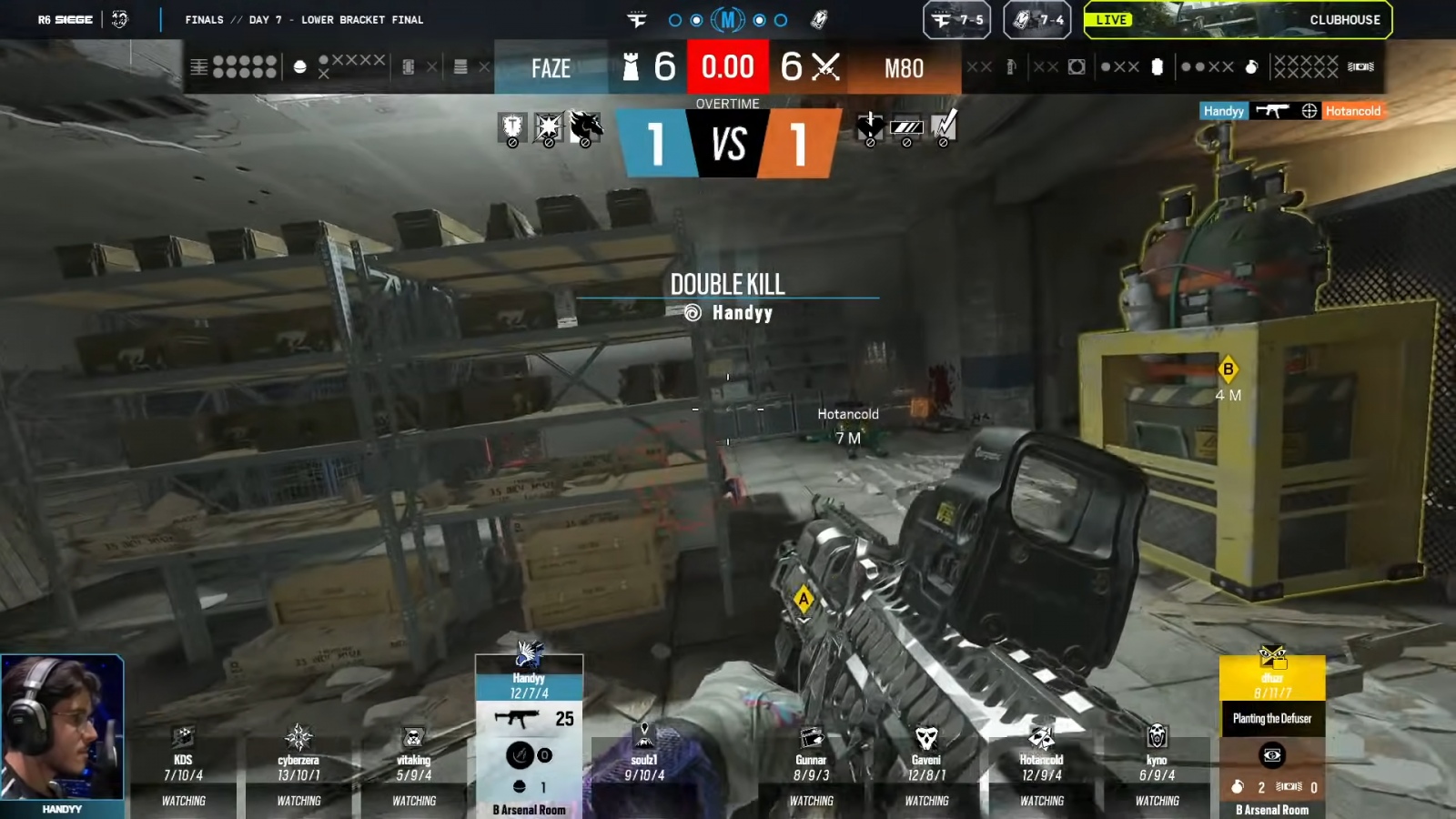Select cyberzera player card

298,769
